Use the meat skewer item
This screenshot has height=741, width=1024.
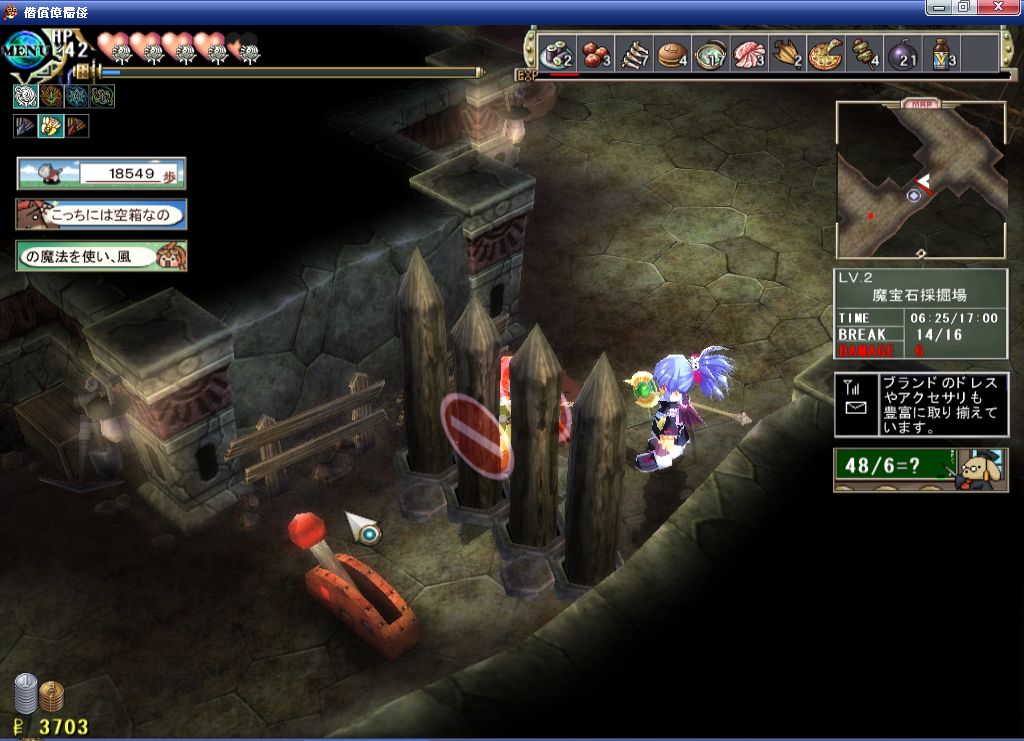864,53
